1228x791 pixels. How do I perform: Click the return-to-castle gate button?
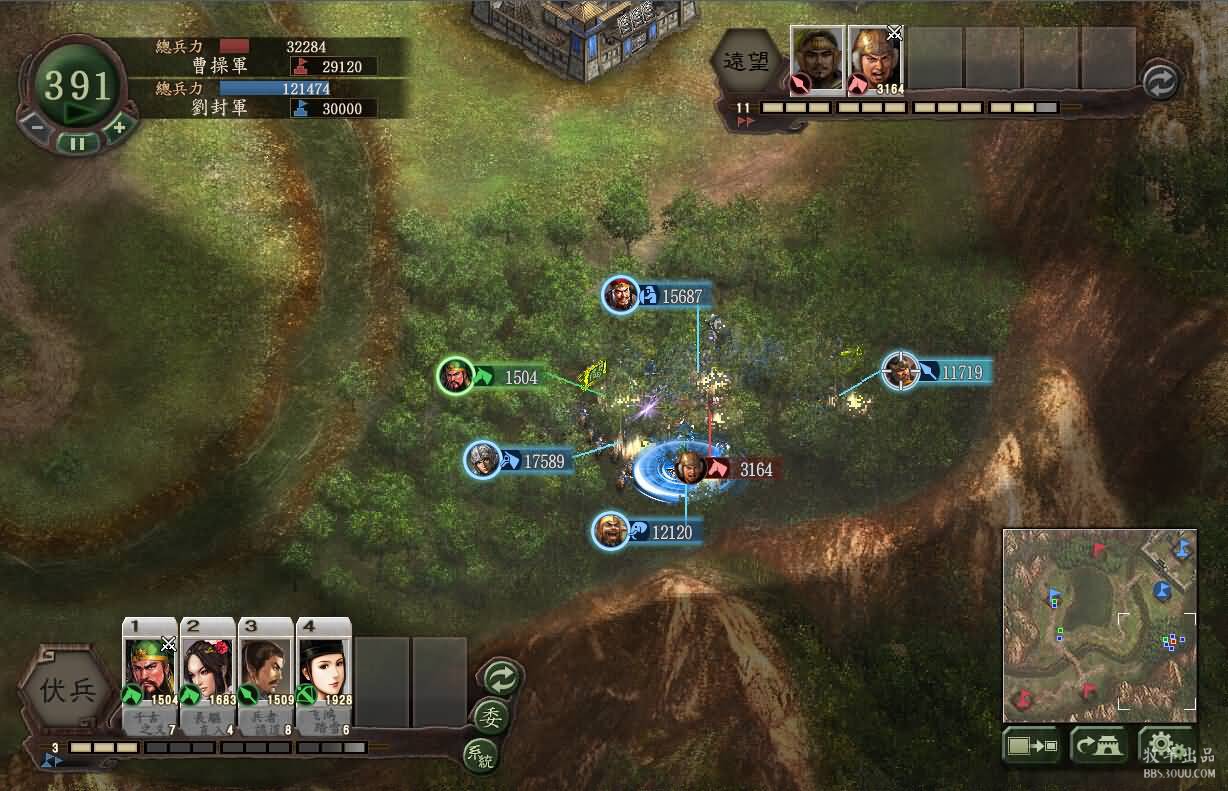tap(1098, 747)
